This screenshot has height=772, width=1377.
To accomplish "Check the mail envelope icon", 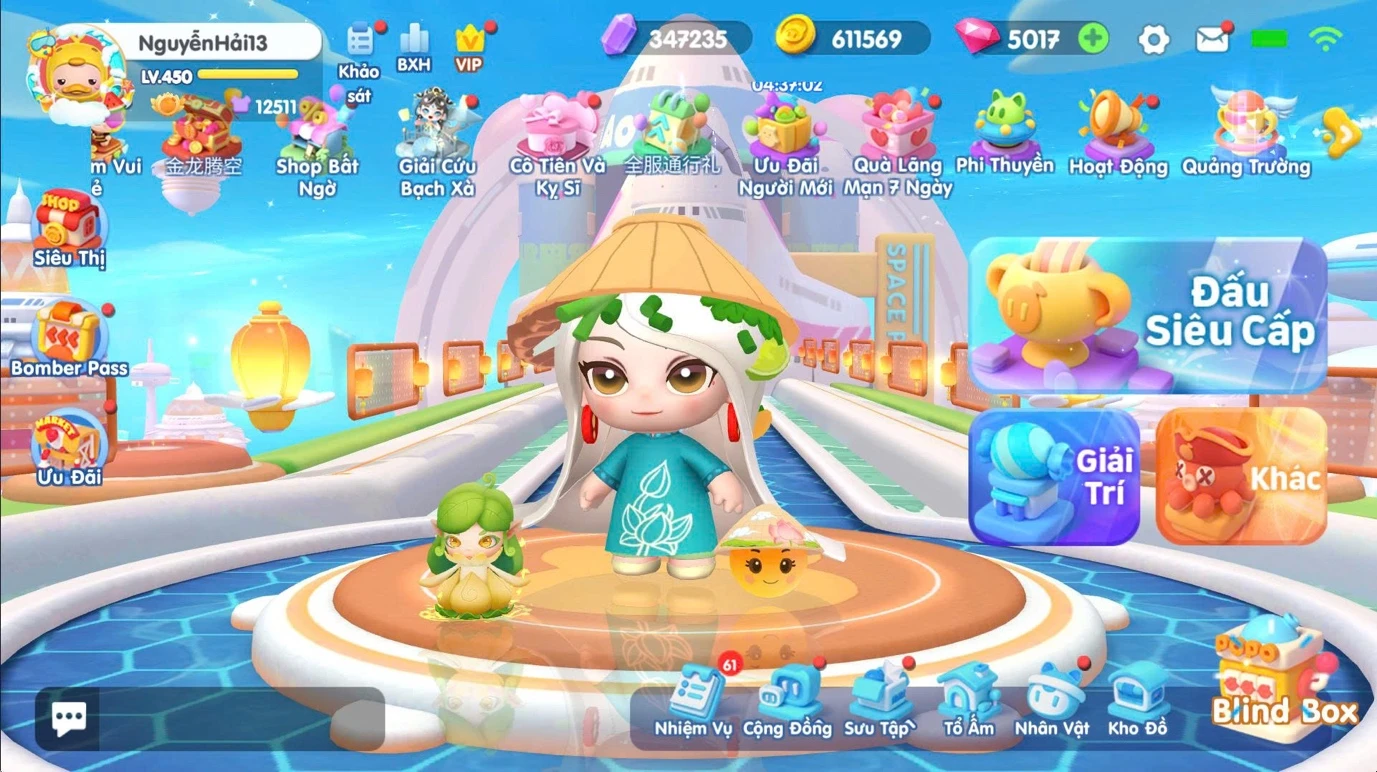I will coord(1212,40).
